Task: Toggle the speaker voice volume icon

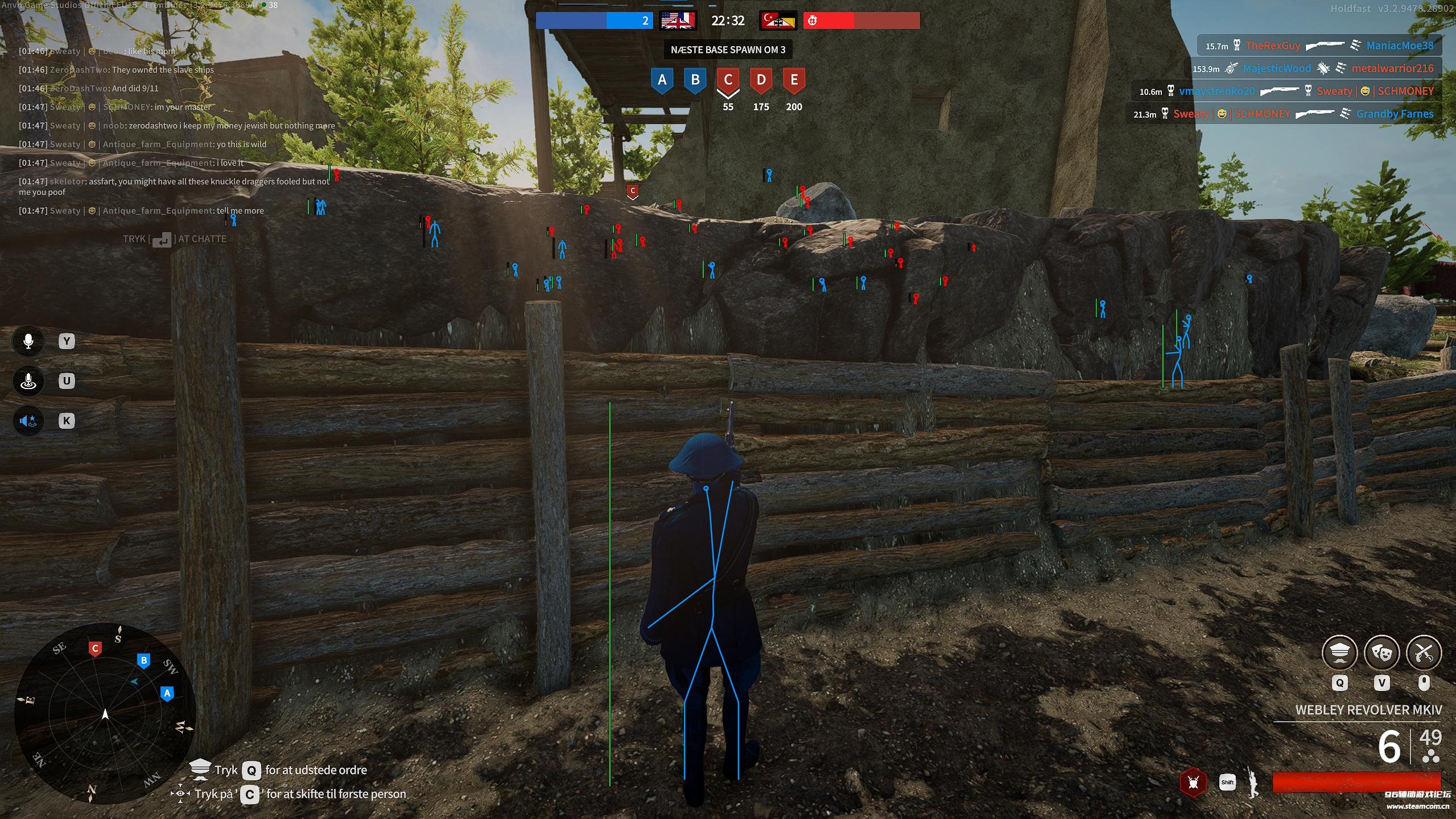Action: coord(28,421)
